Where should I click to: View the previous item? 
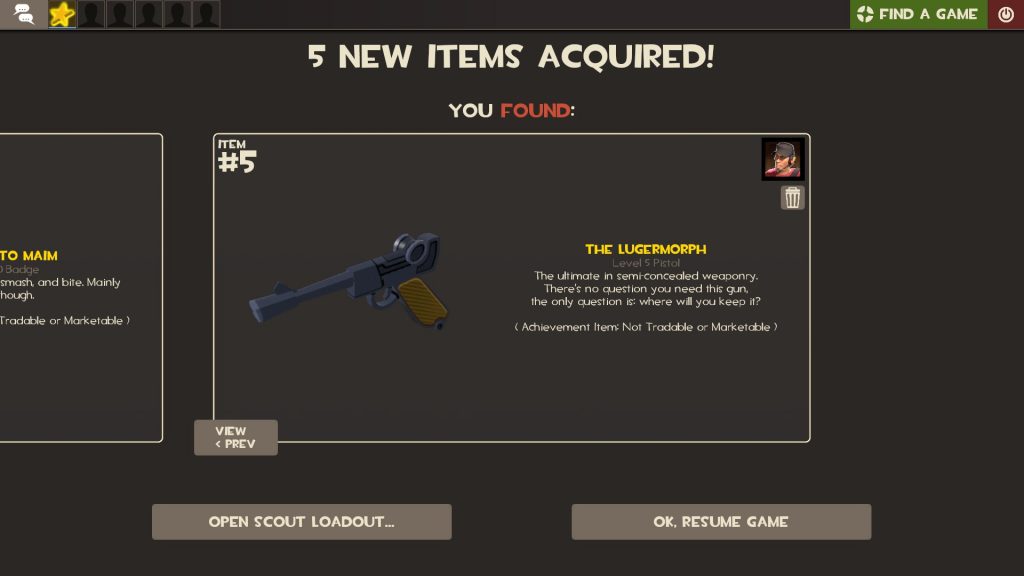[235, 438]
